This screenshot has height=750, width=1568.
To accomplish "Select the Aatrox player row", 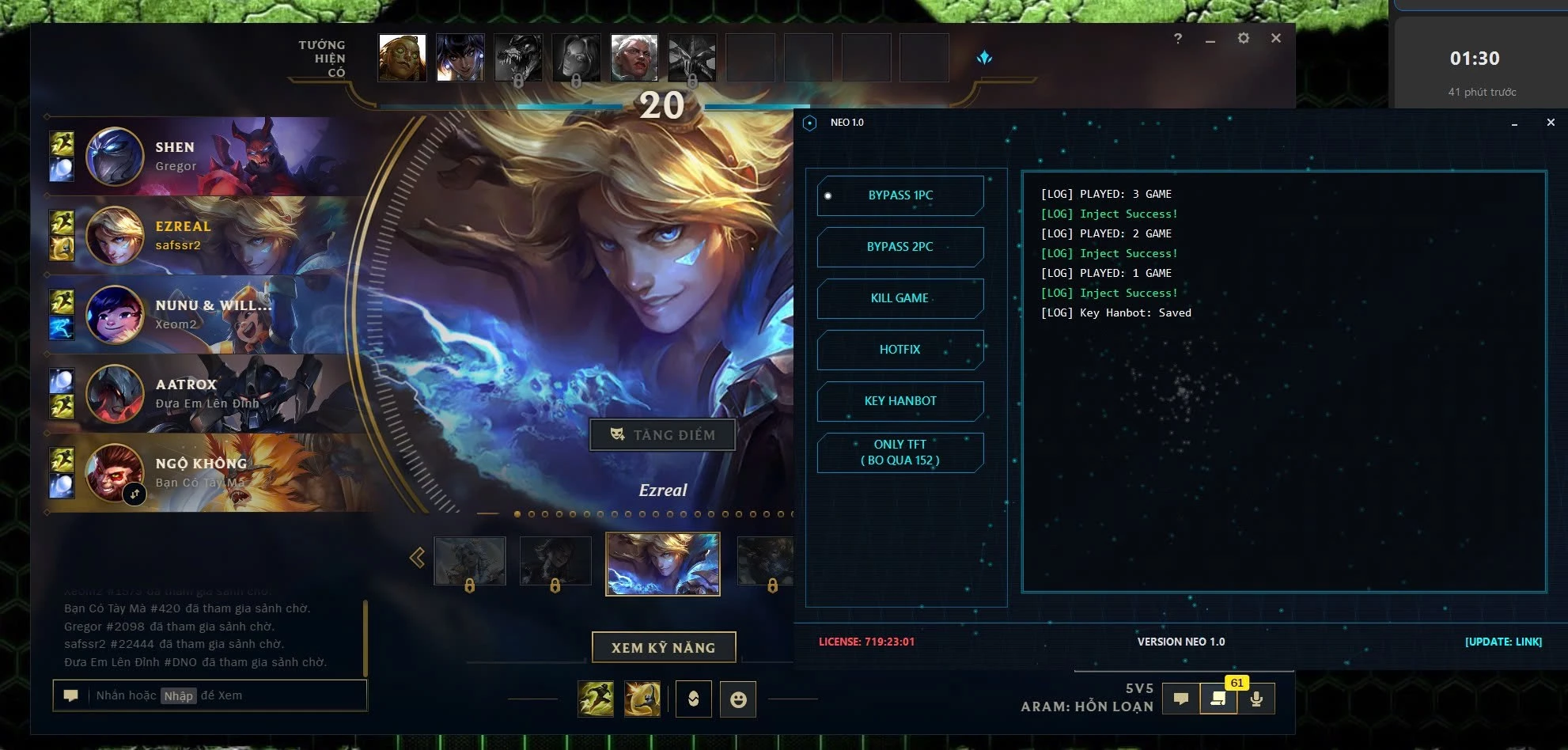I will [206, 394].
